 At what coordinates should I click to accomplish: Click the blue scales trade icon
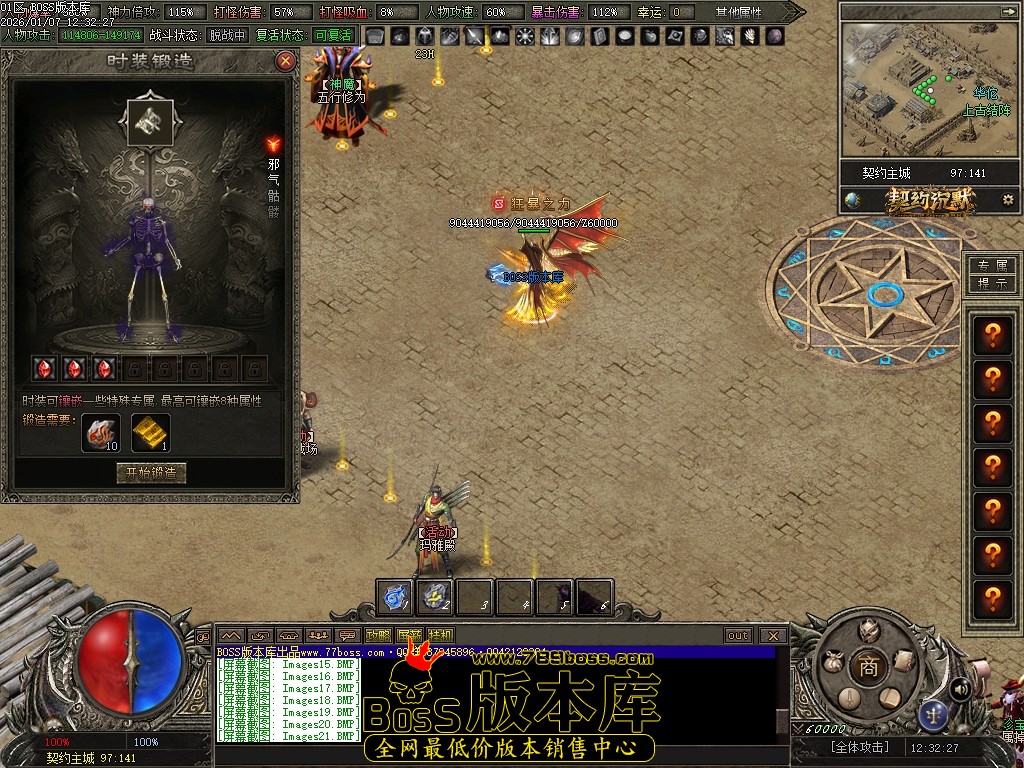(x=934, y=712)
